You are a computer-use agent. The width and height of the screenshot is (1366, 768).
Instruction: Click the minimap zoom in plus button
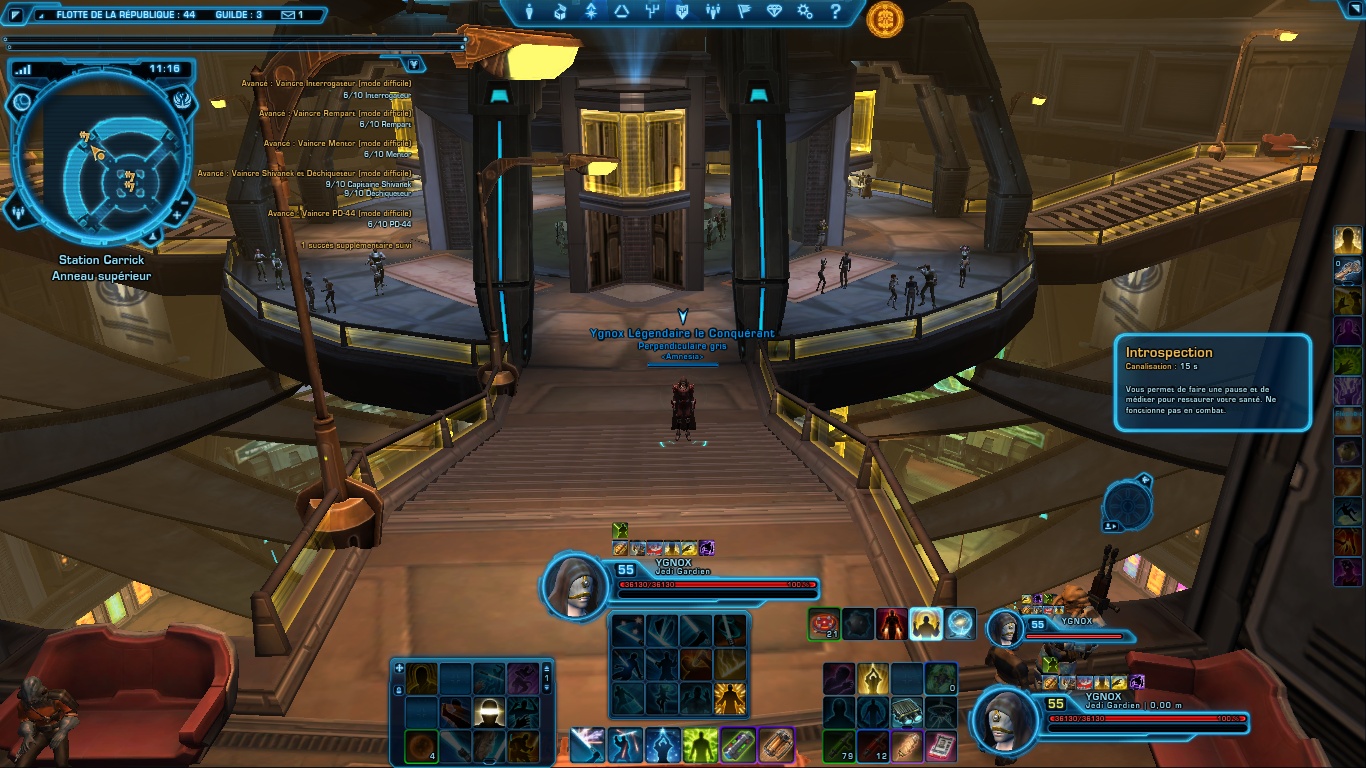coord(176,214)
